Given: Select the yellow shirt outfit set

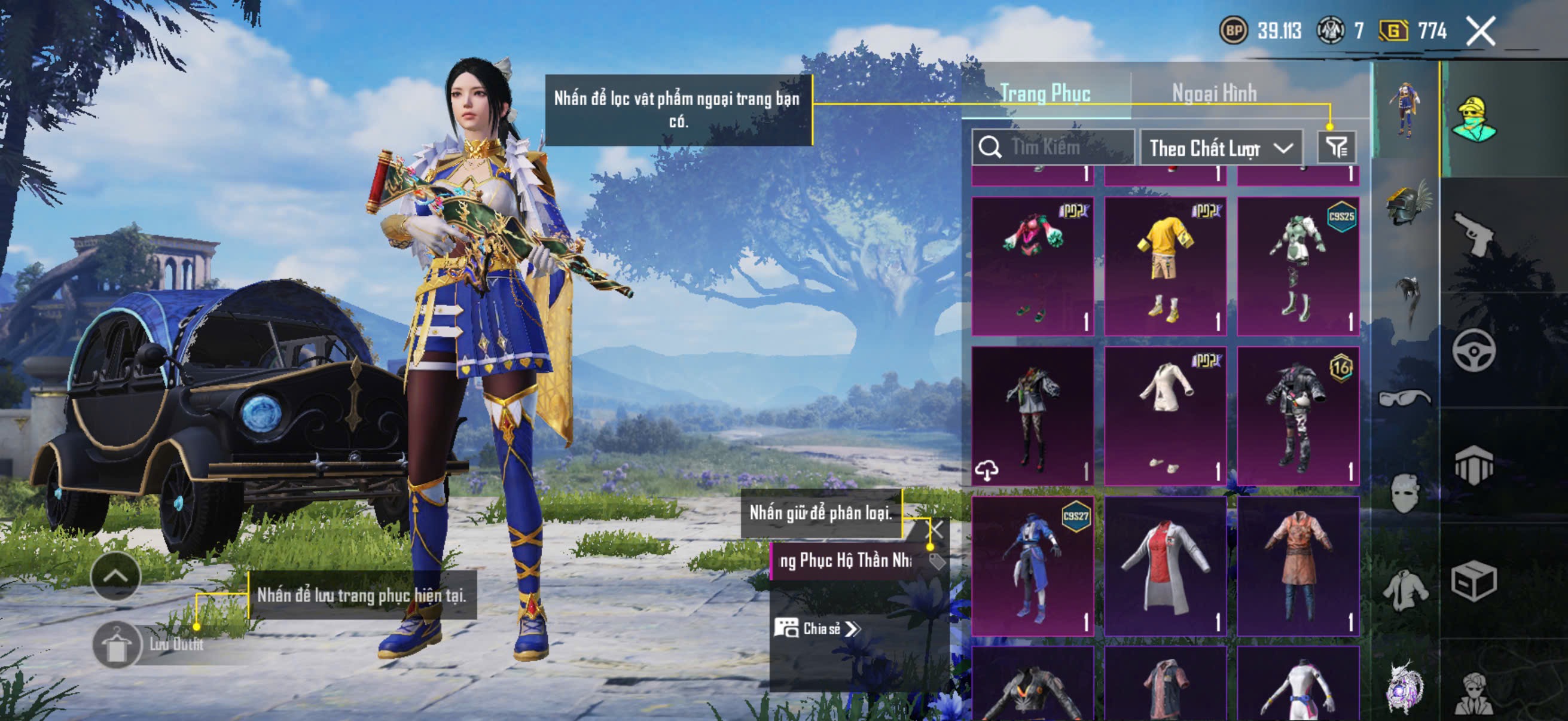Looking at the screenshot, I should (x=1164, y=266).
